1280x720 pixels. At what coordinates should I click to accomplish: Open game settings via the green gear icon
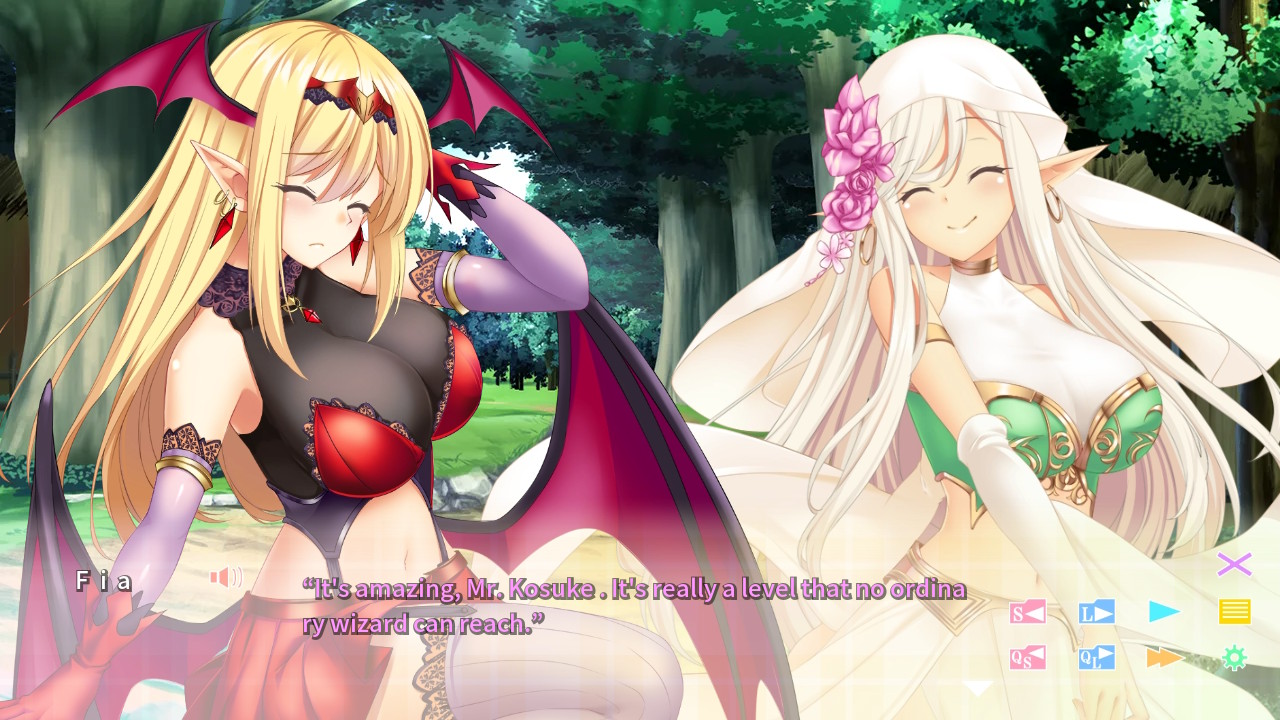point(1237,657)
